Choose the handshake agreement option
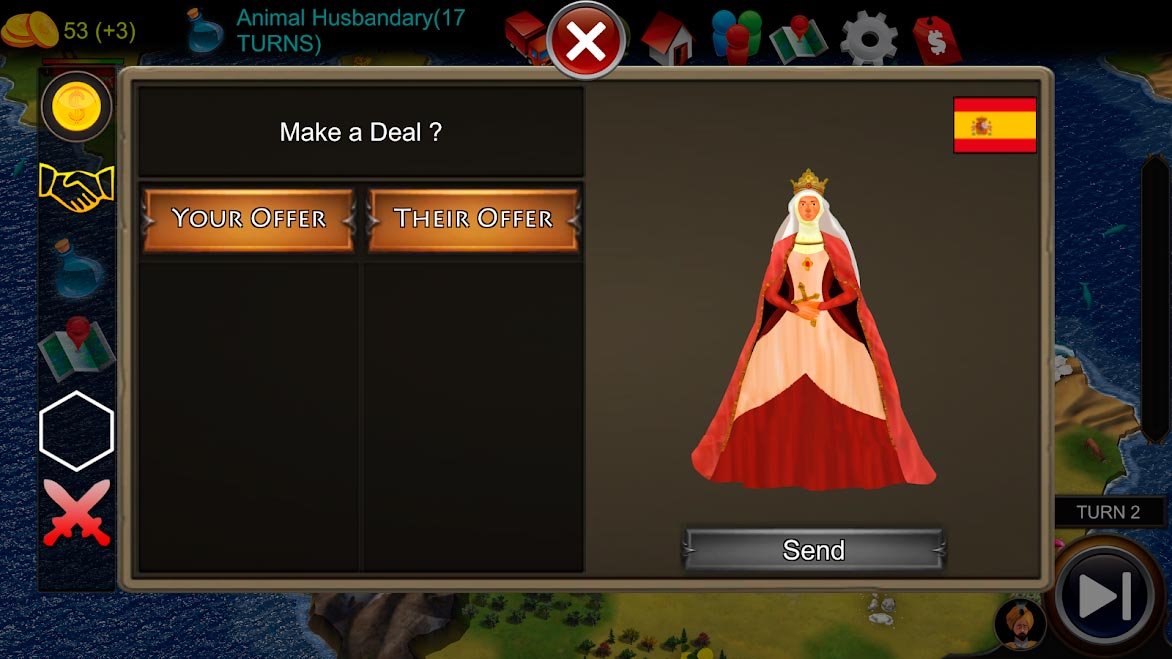 click(x=76, y=188)
